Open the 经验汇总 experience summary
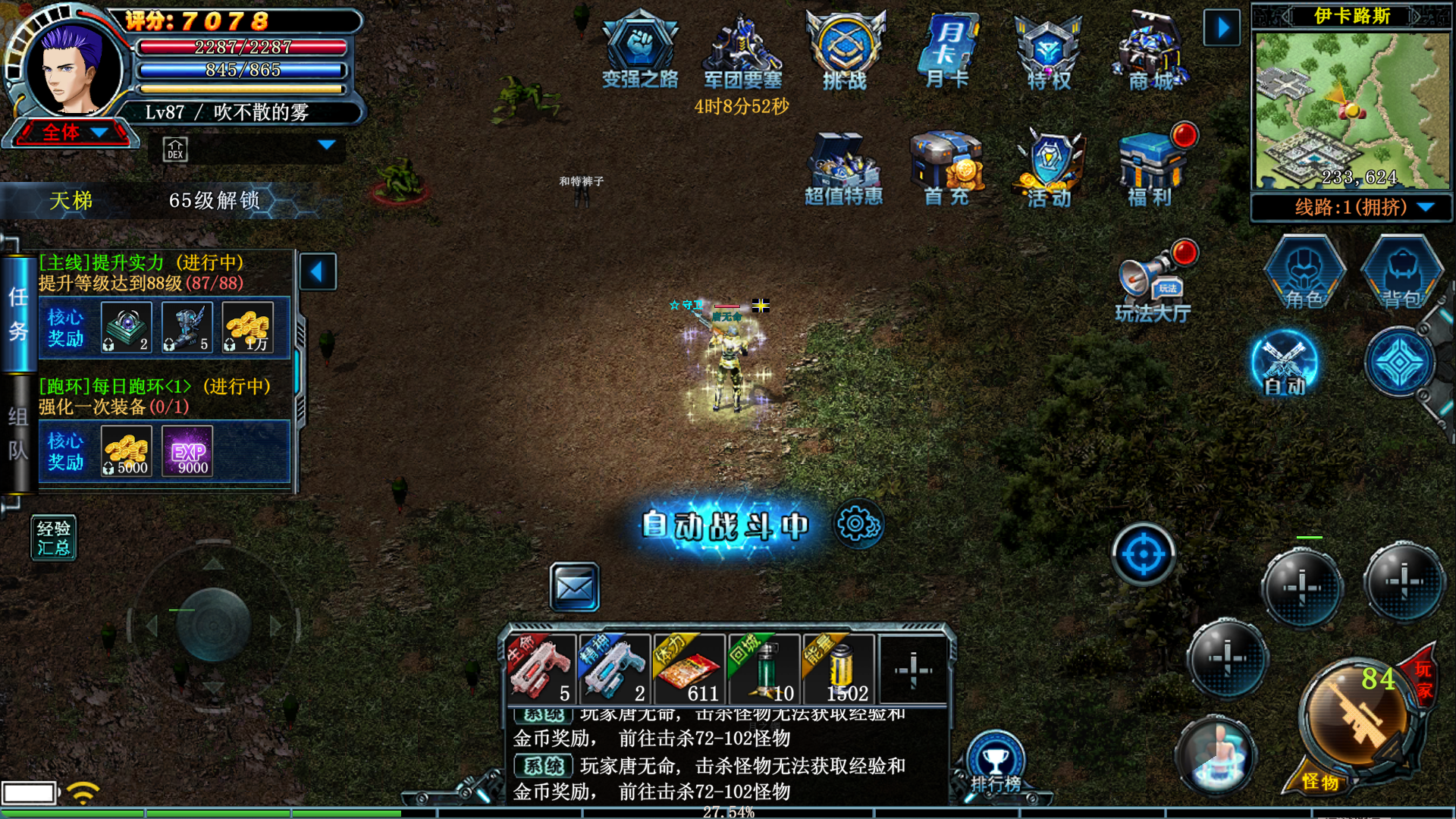Viewport: 1456px width, 819px height. [x=54, y=538]
